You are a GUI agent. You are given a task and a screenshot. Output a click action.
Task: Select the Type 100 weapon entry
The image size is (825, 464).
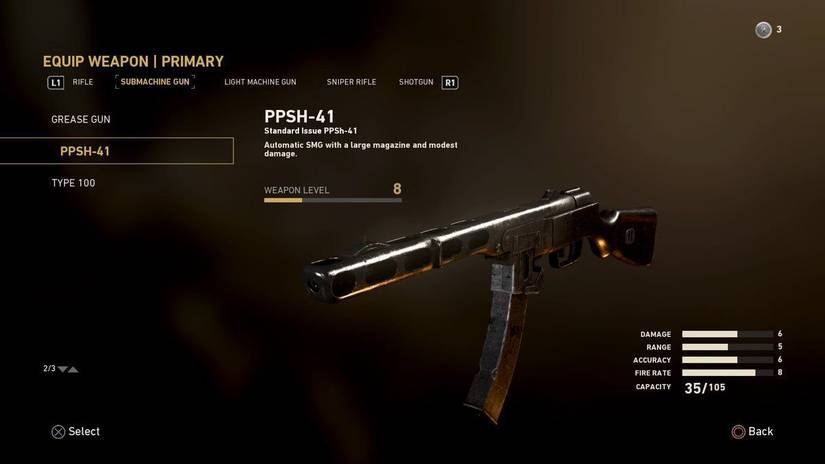coord(74,183)
